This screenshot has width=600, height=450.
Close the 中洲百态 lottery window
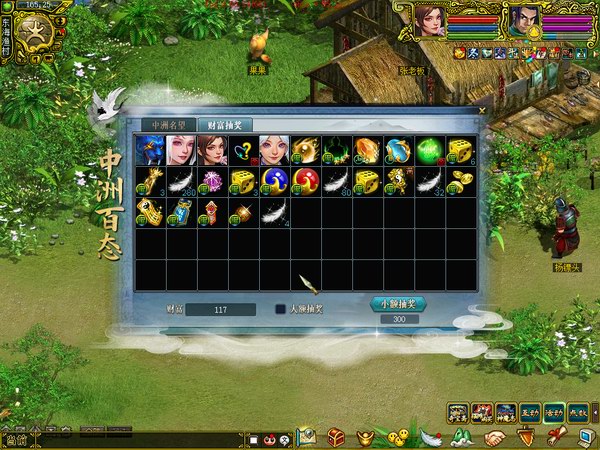coord(481,110)
